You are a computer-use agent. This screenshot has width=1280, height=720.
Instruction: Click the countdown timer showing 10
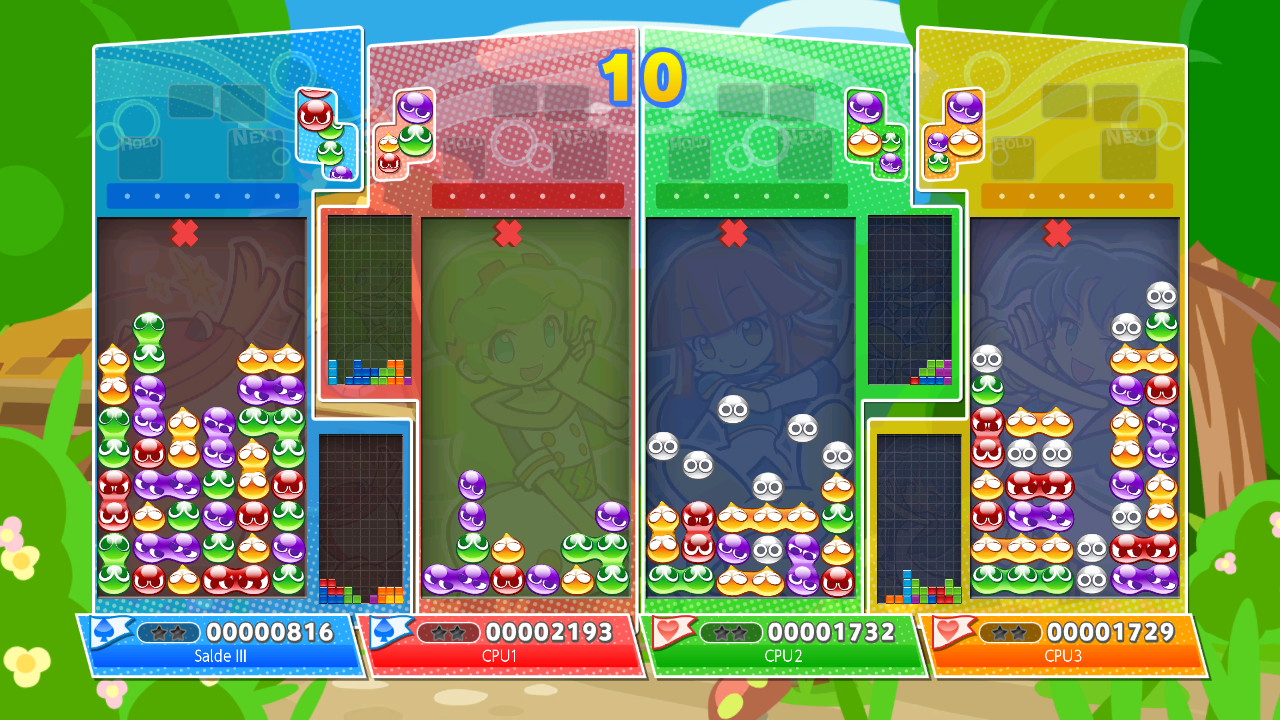coord(641,80)
